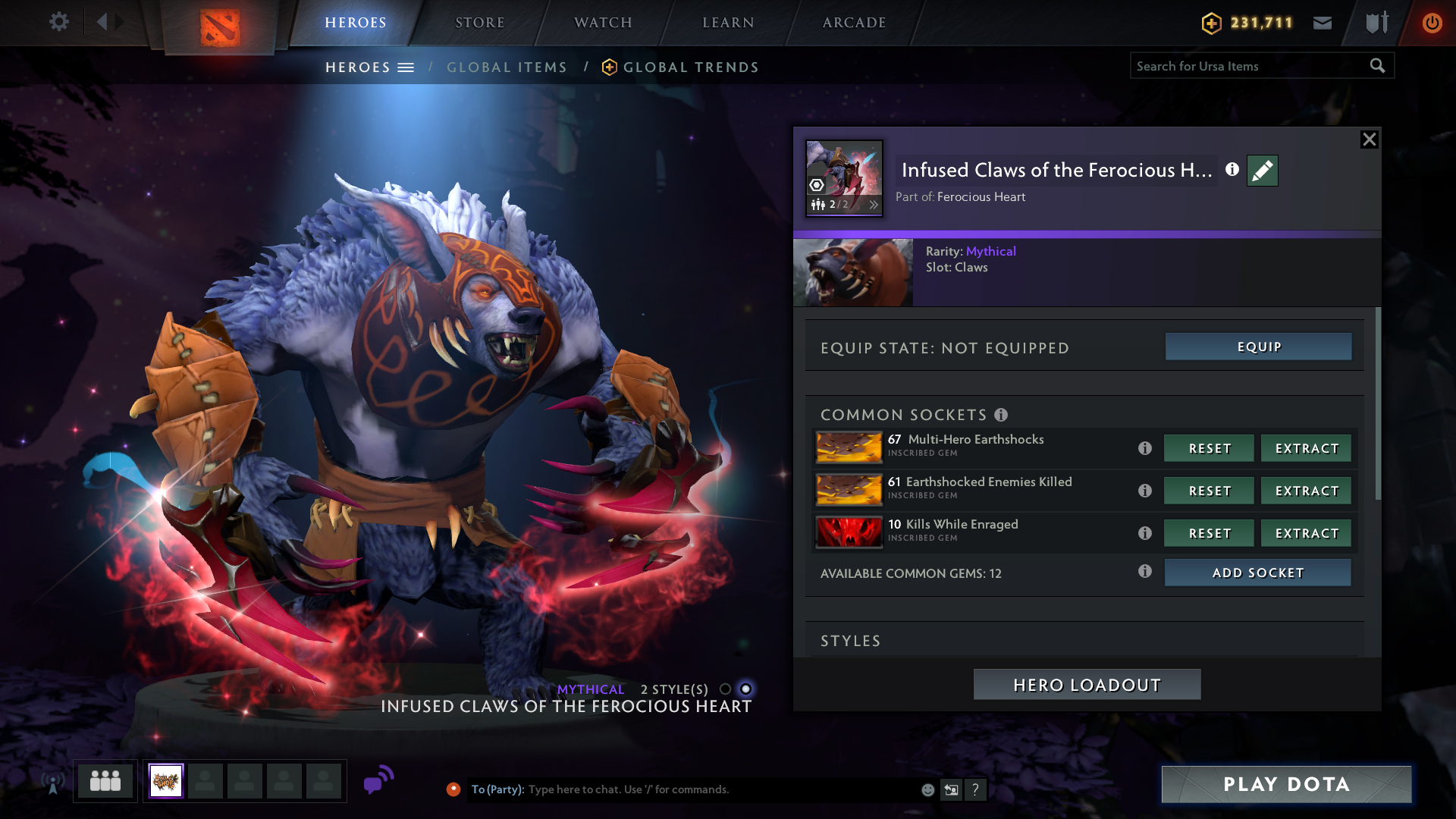Screen dimensions: 1456x819
Task: Equip the Infused Claws item
Action: (1258, 347)
